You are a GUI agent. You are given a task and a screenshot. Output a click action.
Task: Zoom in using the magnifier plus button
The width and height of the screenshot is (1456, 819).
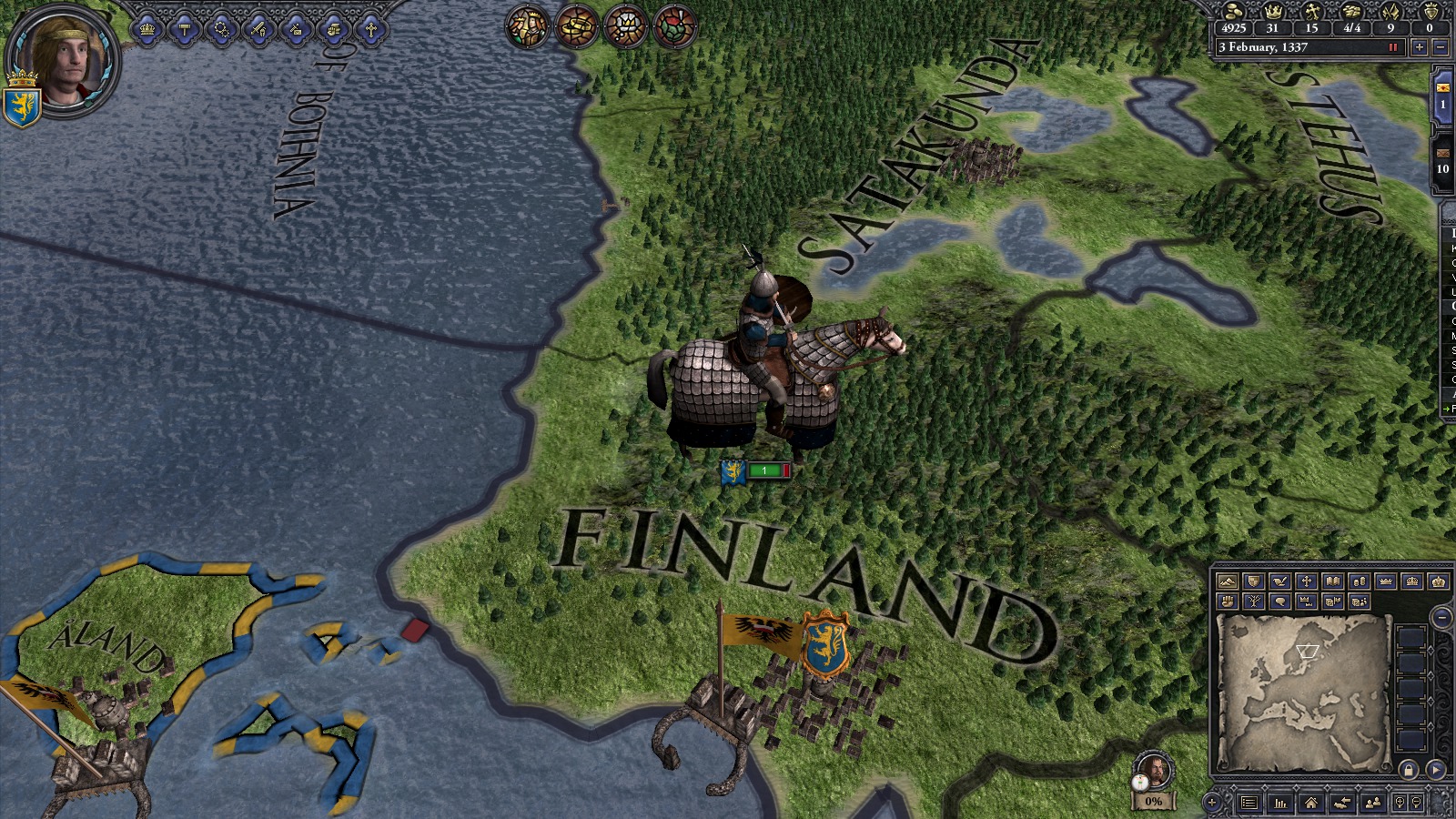coord(1399,803)
